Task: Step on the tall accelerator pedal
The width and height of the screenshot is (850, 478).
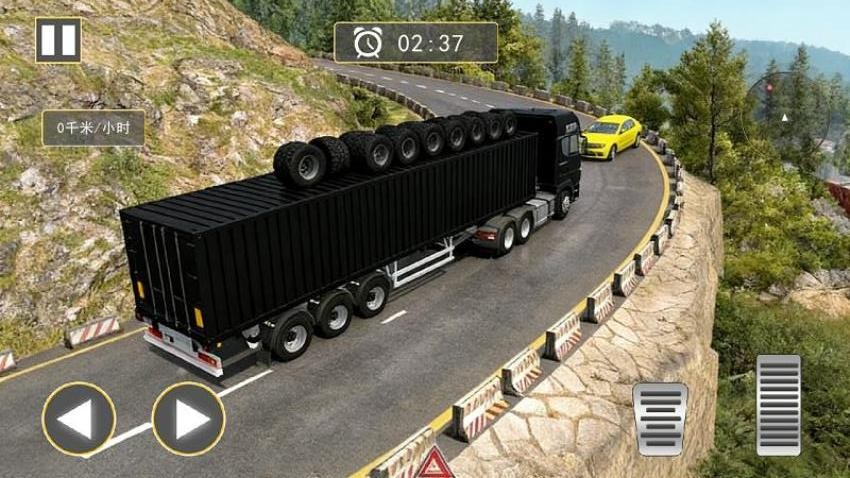Action: [x=778, y=405]
